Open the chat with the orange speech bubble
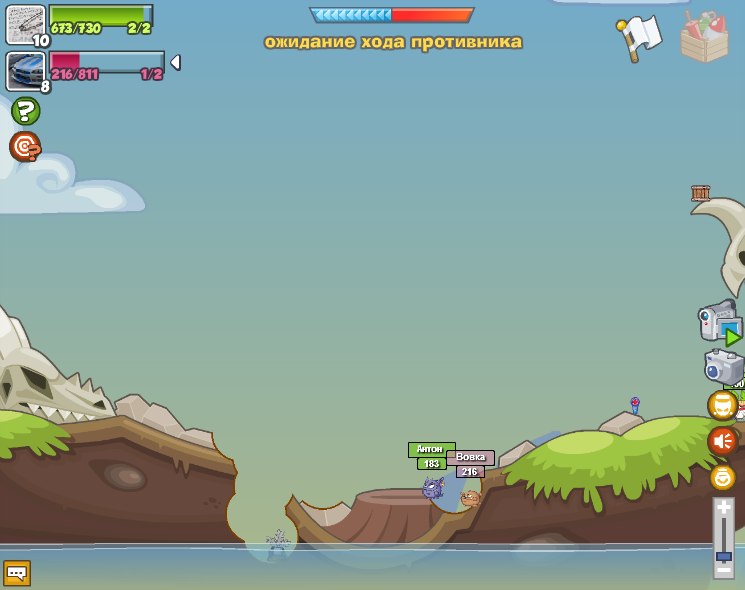Image resolution: width=745 pixels, height=590 pixels. pyautogui.click(x=17, y=573)
